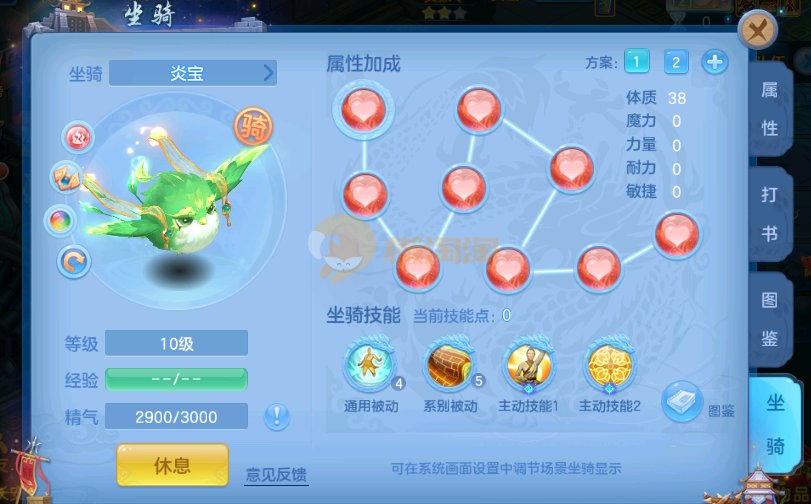This screenshot has height=504, width=811.
Task: Open the 意见反馈 feedback link
Action: [x=276, y=473]
